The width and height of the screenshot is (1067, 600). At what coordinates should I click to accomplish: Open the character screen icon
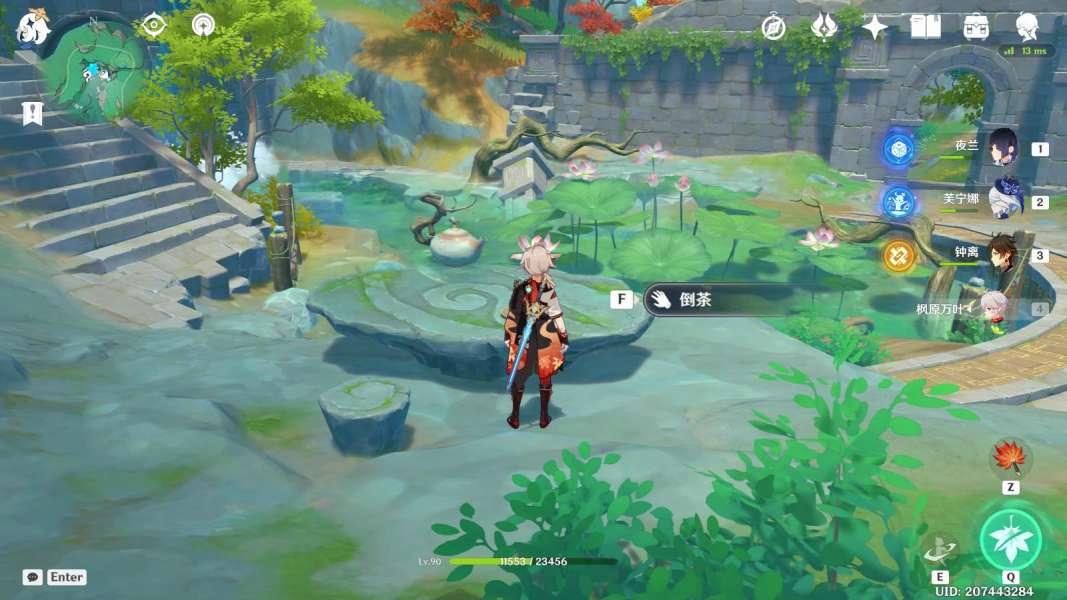coord(1027,27)
